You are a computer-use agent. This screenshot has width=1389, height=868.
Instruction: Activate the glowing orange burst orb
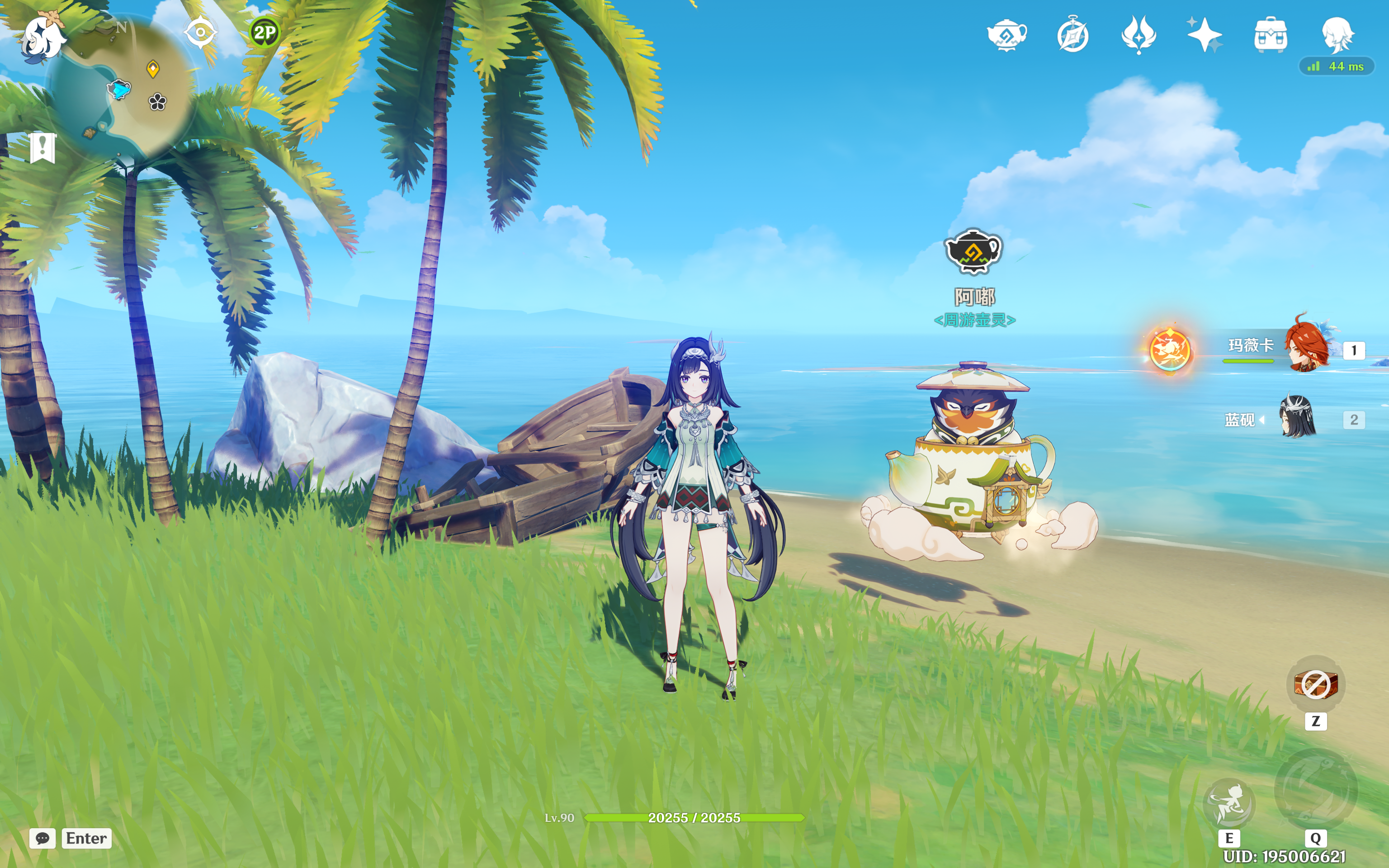click(1170, 349)
